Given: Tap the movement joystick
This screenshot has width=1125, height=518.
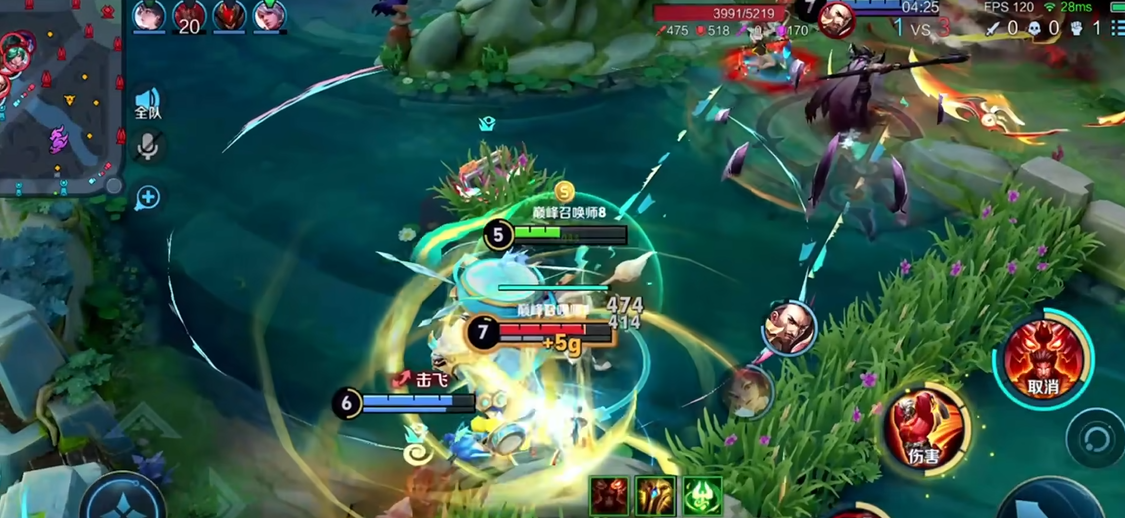Looking at the screenshot, I should click(125, 498).
